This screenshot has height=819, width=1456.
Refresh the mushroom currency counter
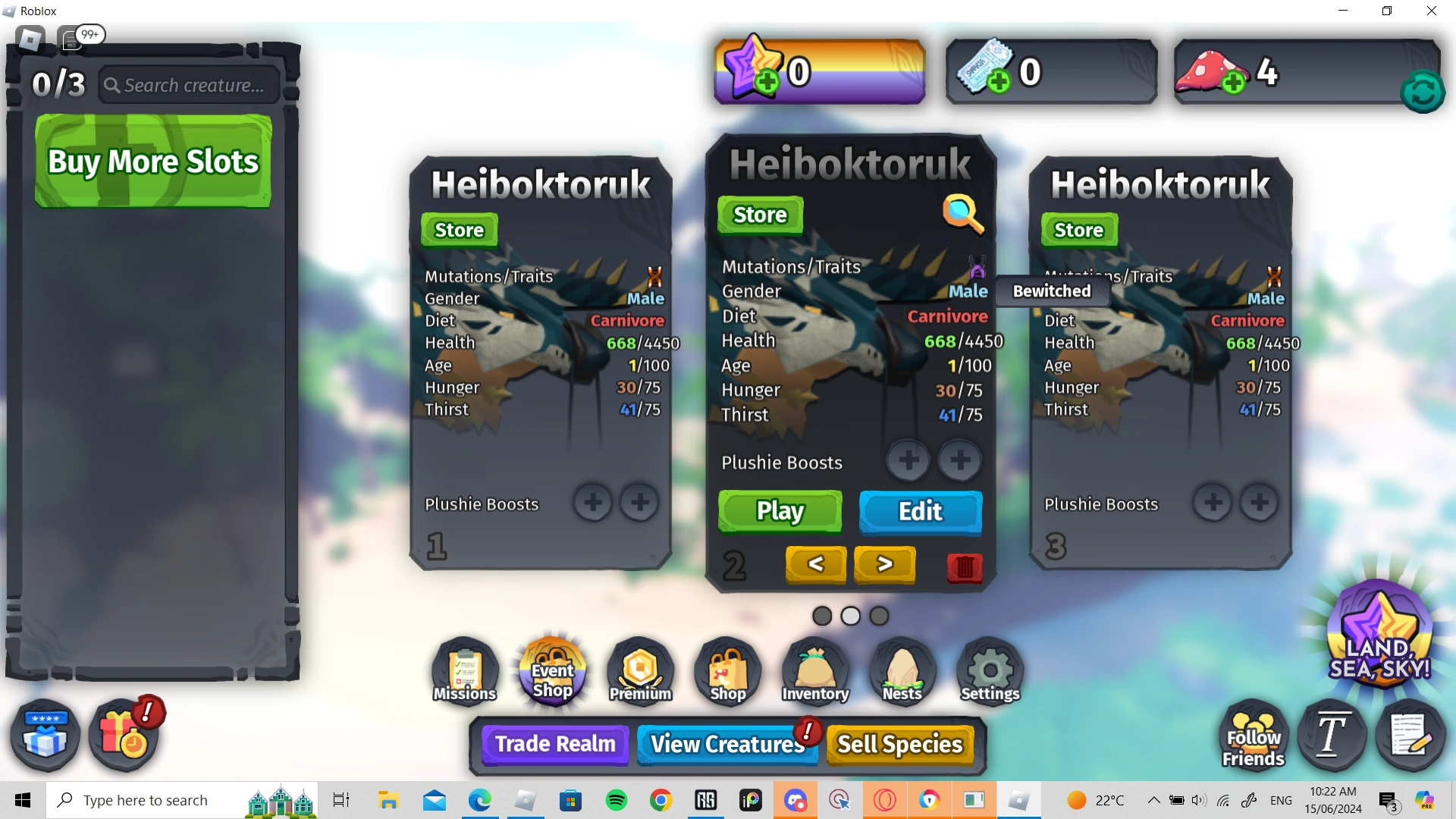coord(1423,92)
